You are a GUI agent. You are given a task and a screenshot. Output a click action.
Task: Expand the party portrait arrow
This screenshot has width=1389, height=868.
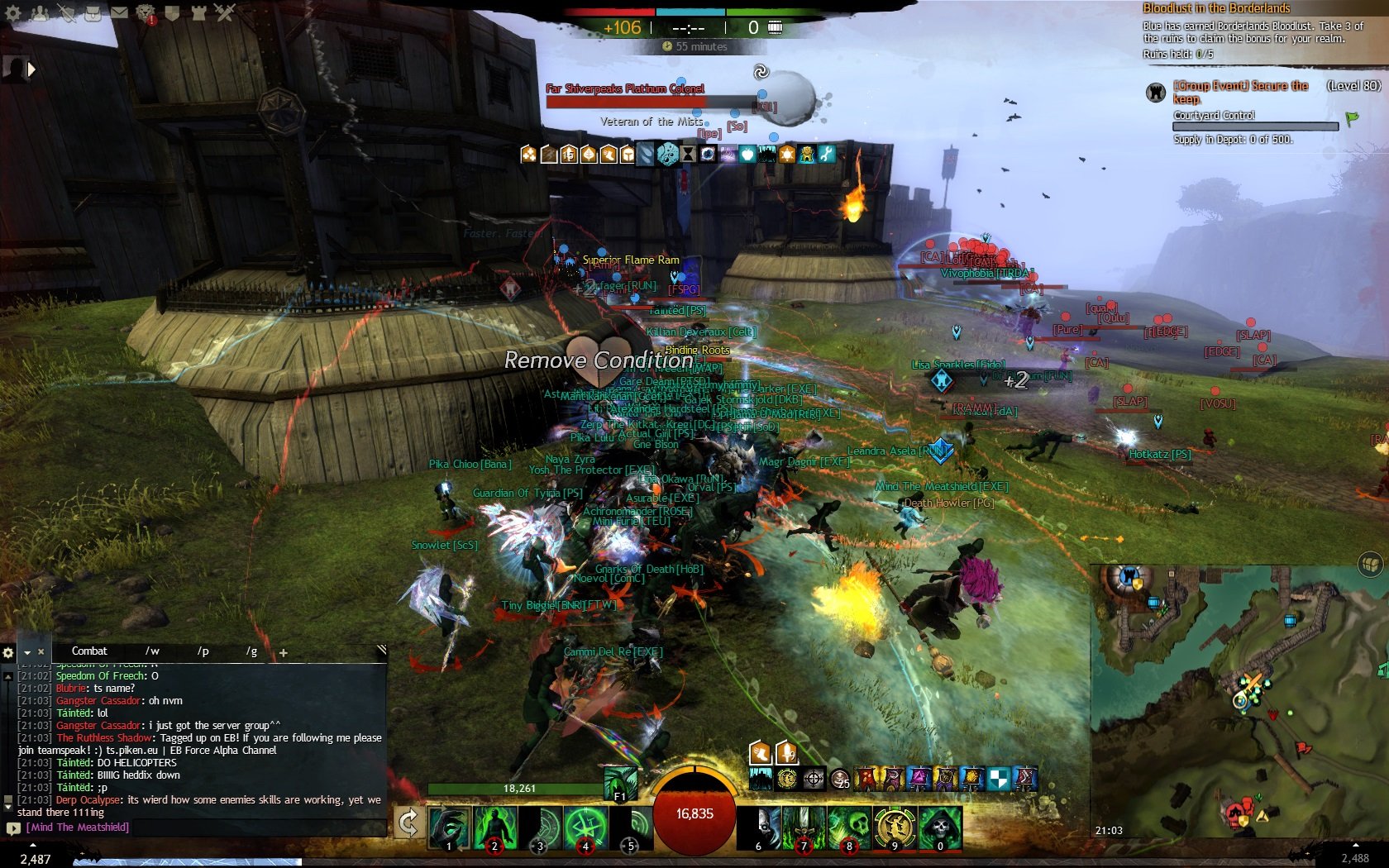[x=32, y=70]
